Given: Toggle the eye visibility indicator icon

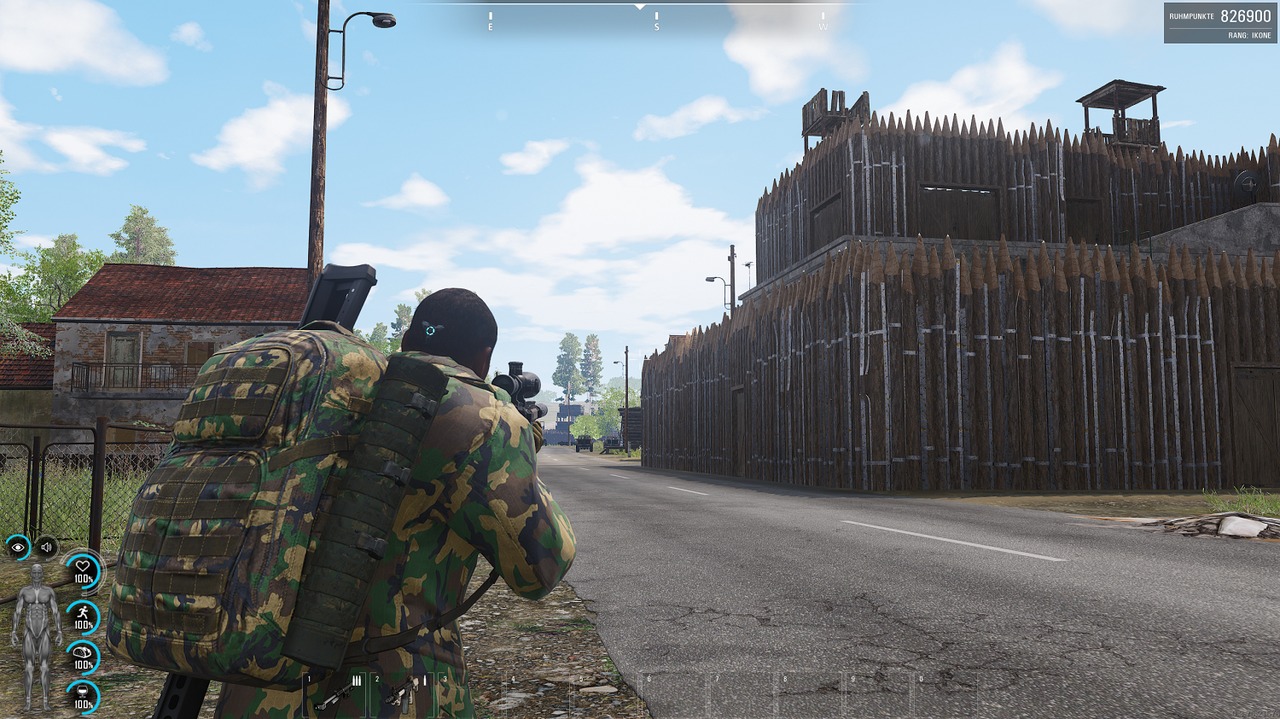Looking at the screenshot, I should [x=18, y=547].
